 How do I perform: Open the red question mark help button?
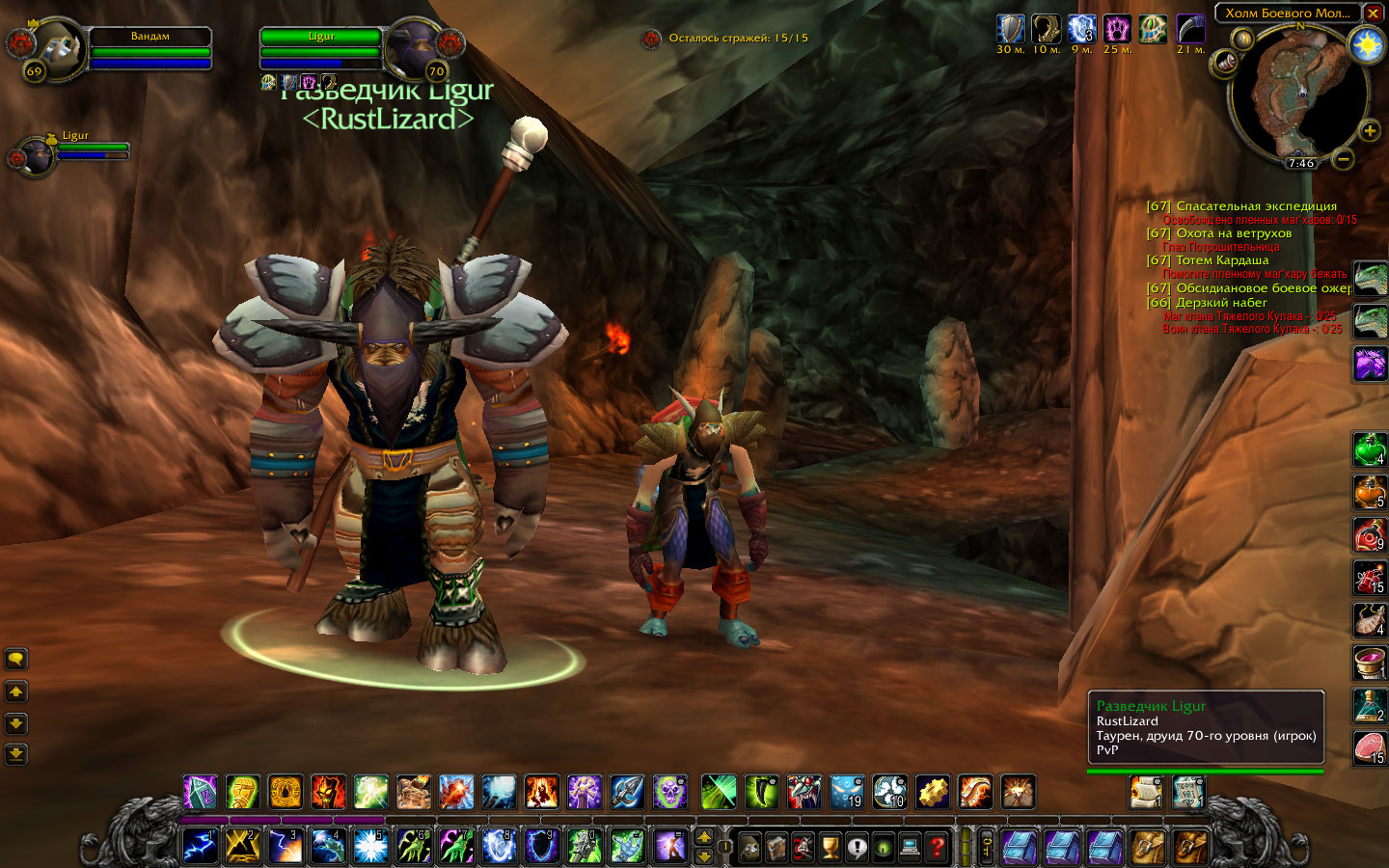click(936, 847)
